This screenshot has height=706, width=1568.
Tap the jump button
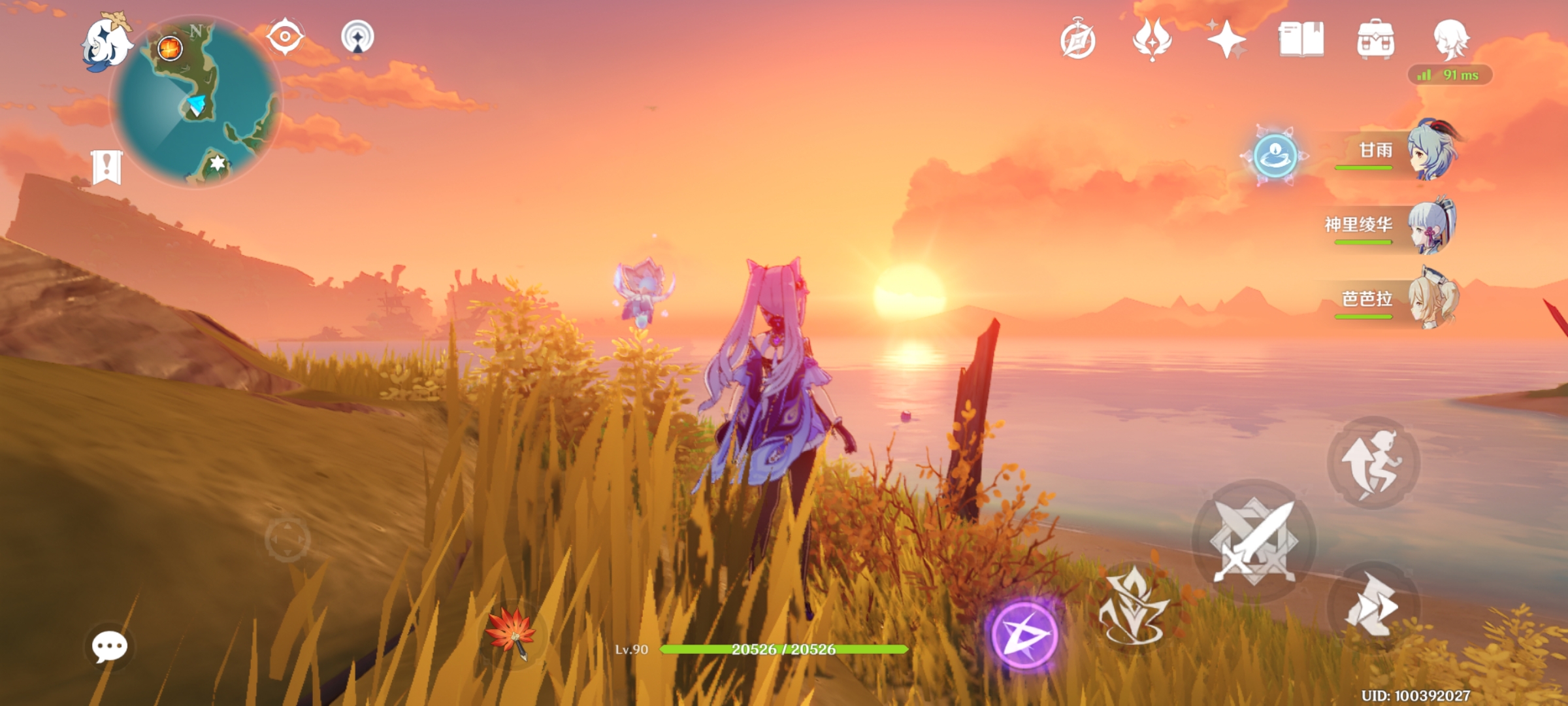coord(1373,463)
